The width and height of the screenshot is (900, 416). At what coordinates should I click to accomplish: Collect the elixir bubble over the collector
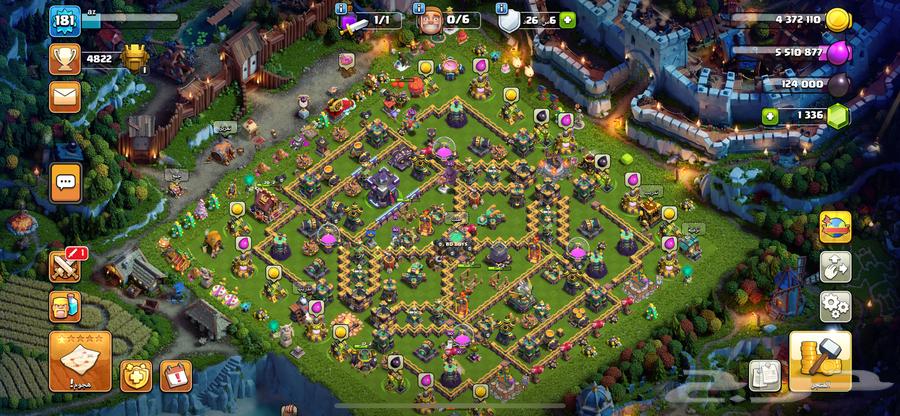[481, 67]
